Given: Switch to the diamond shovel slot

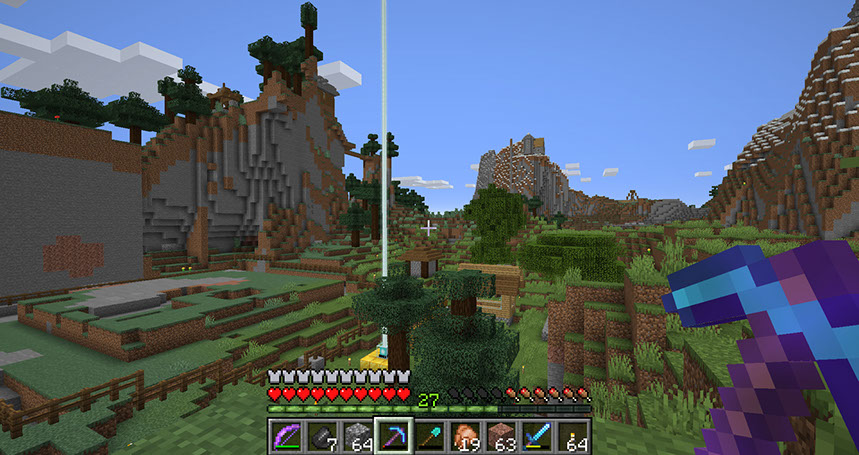Looking at the screenshot, I should pyautogui.click(x=429, y=436).
